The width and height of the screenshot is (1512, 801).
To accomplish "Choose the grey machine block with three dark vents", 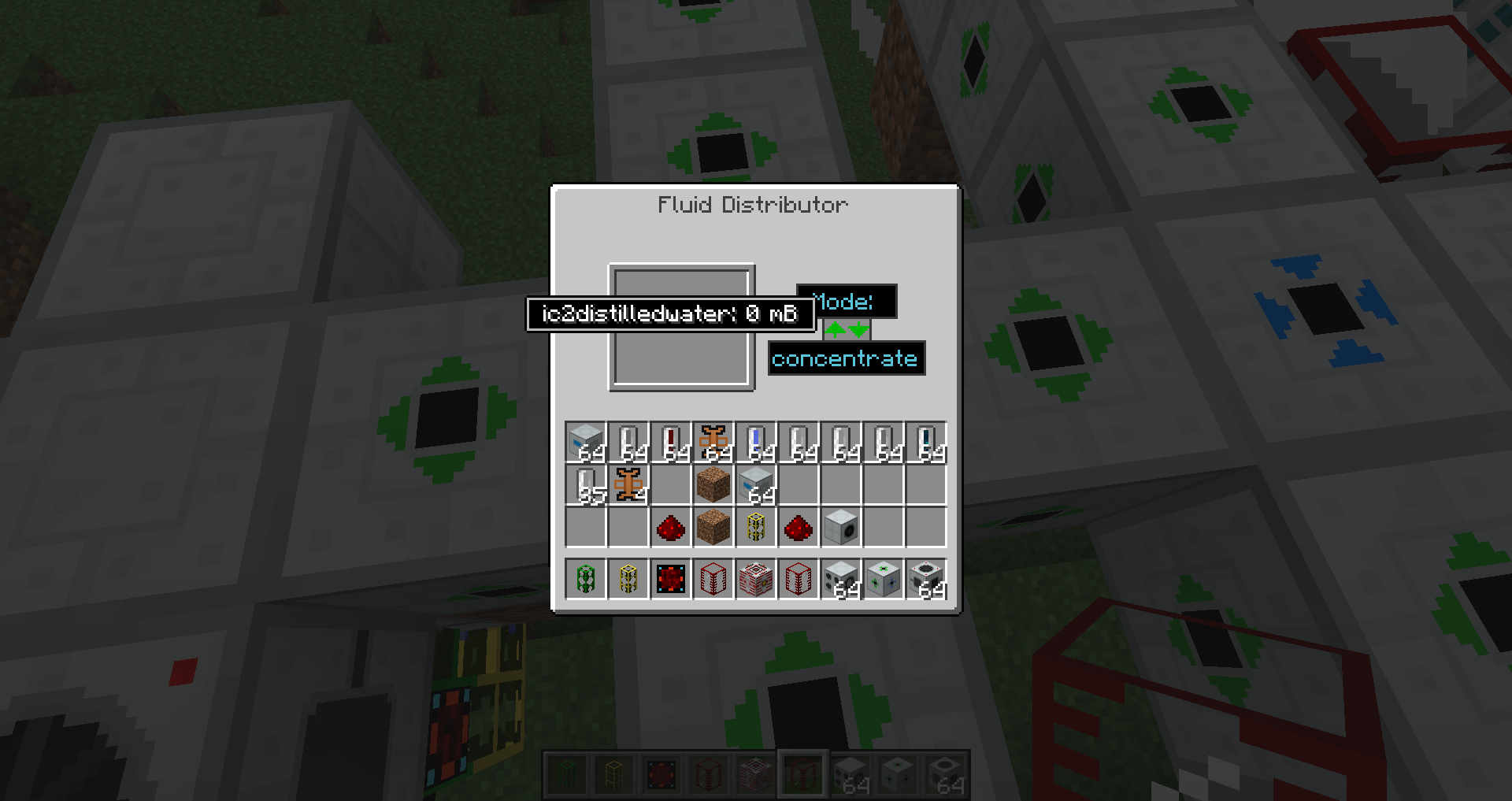I will coord(841,580).
